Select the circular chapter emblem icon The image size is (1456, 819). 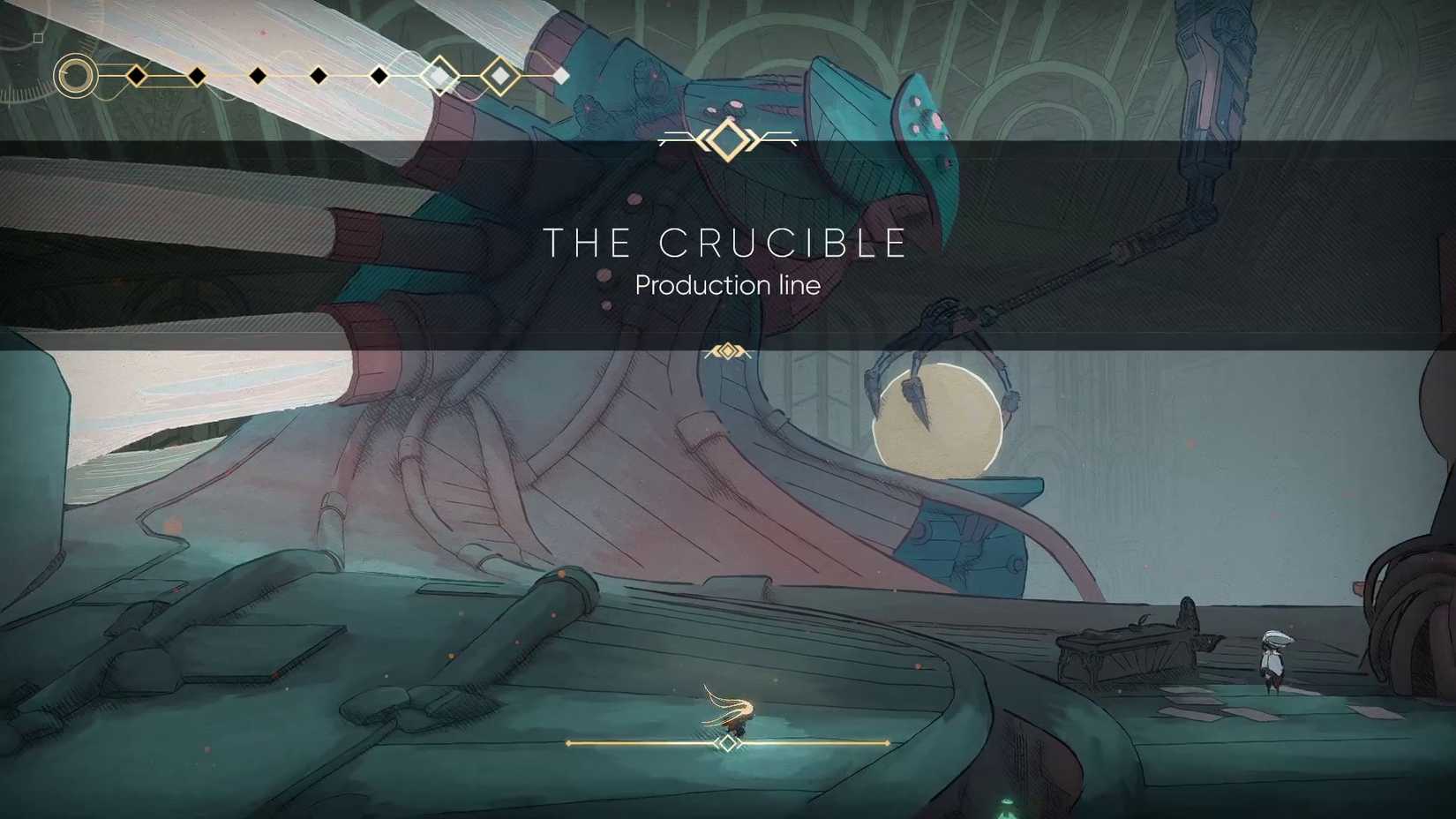(76, 74)
